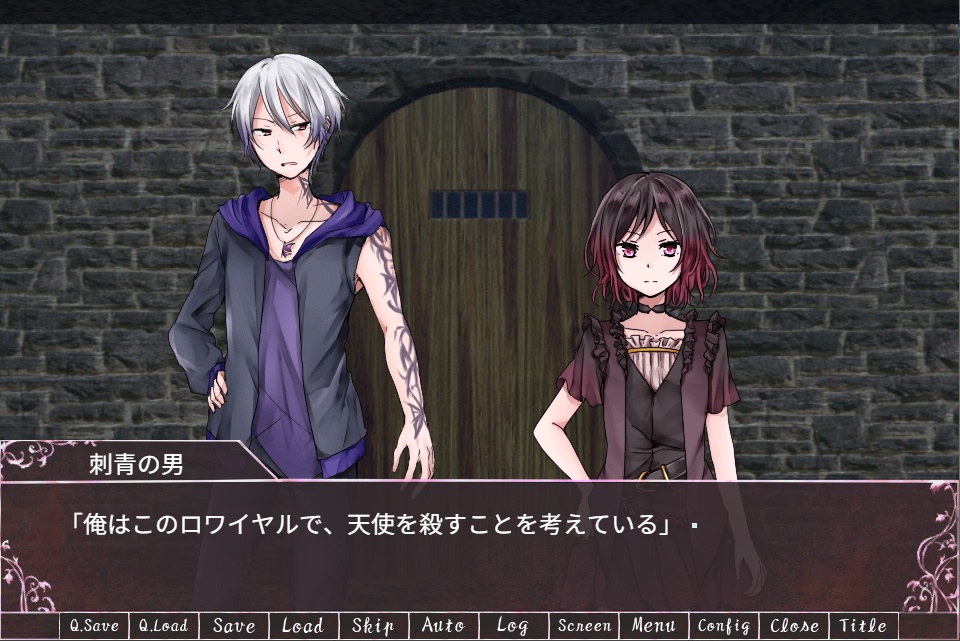Toggle Auto text advance
Image resolution: width=960 pixels, height=641 pixels.
443,626
